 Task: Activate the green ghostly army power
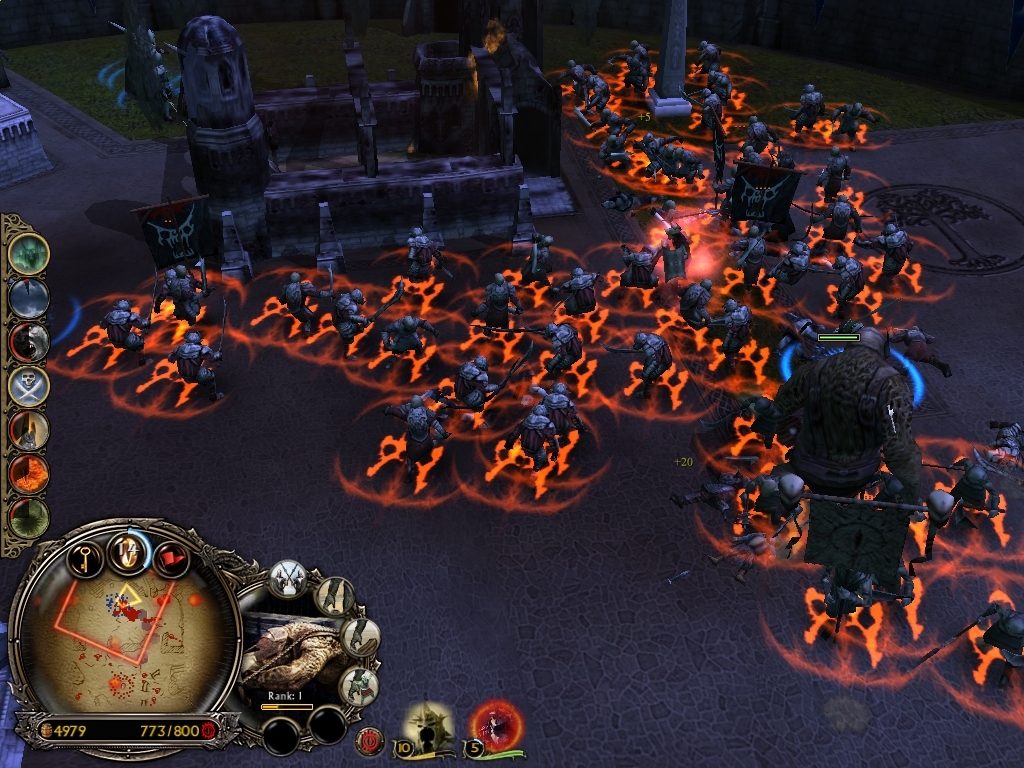28,253
